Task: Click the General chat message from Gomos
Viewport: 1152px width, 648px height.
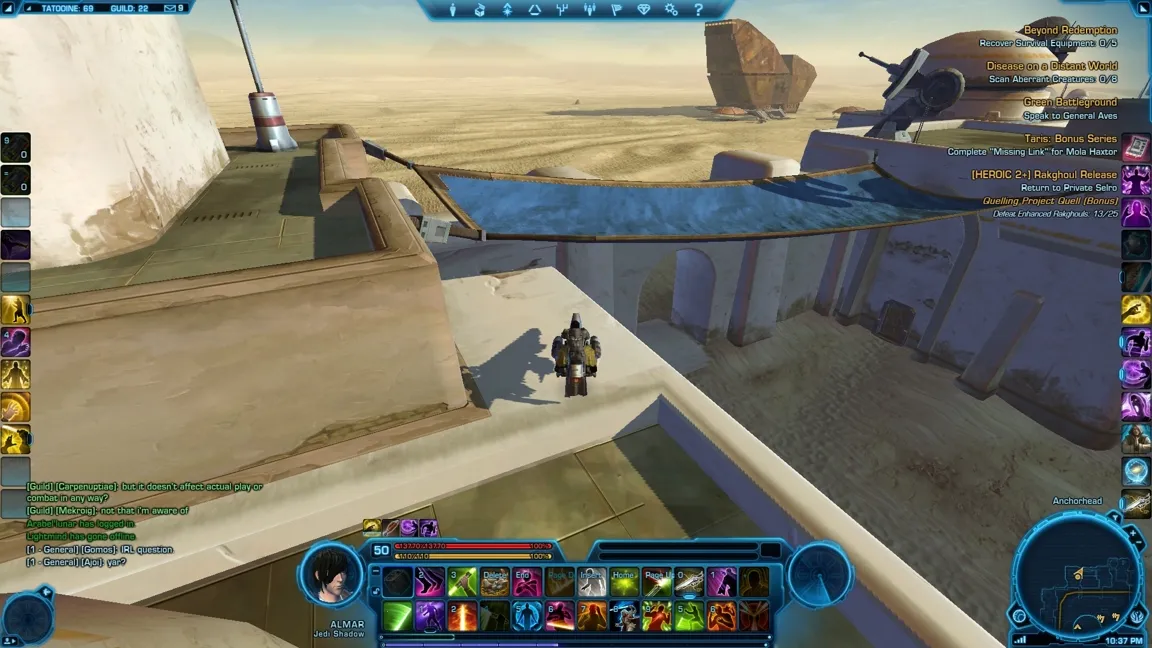Action: (100, 550)
